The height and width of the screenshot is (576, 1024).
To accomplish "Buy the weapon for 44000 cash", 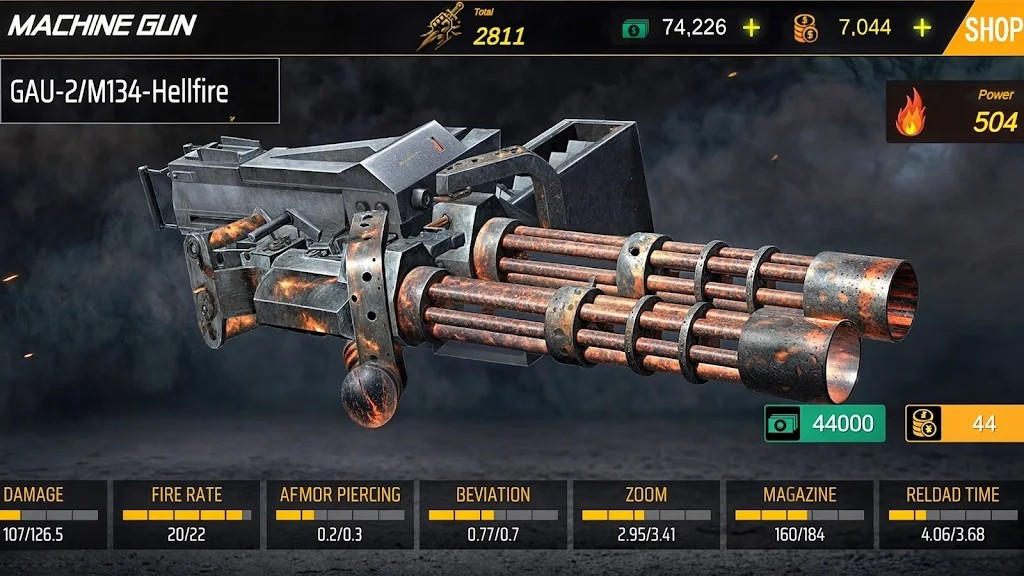I will 825,423.
